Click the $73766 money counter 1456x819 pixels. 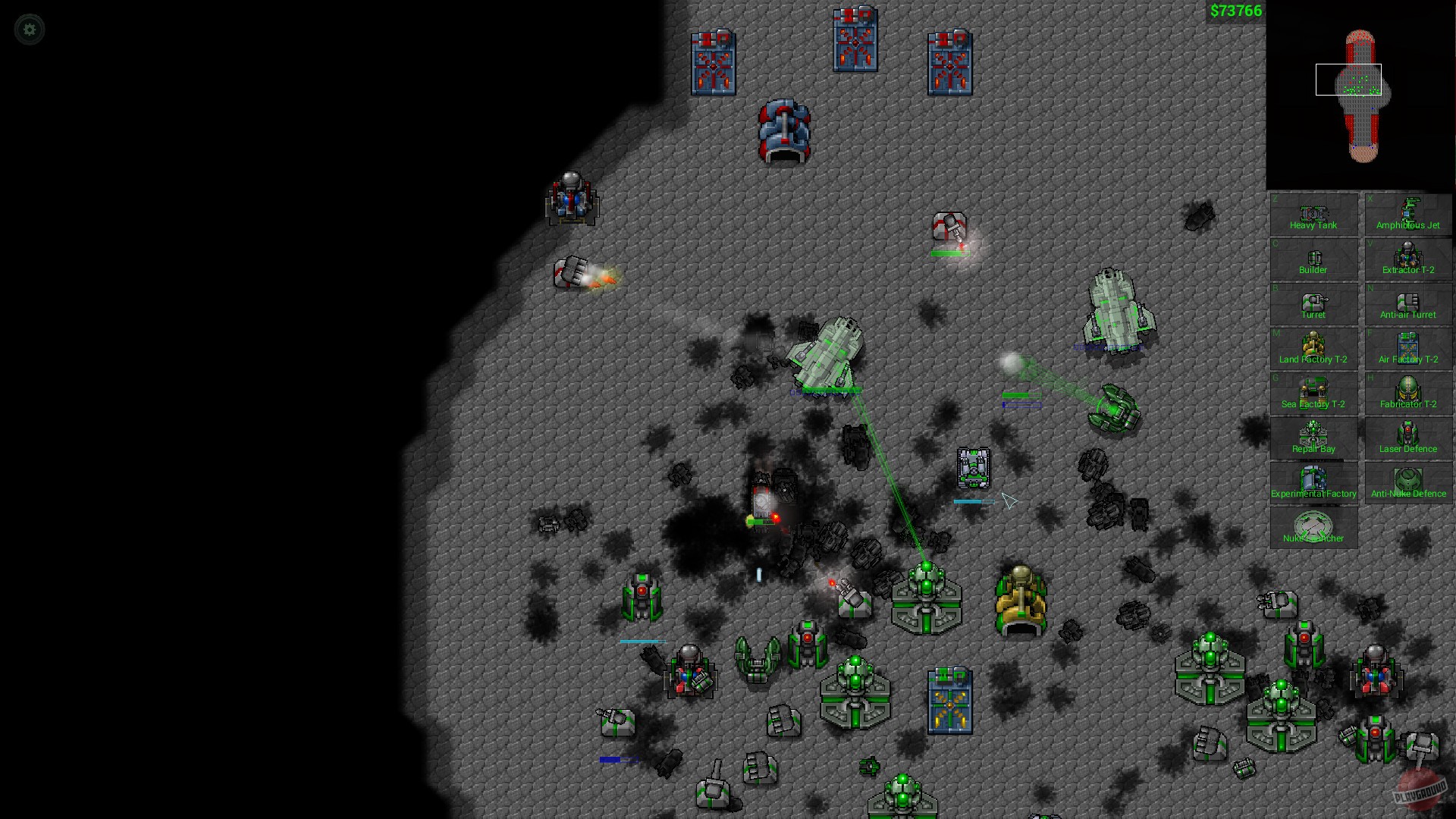1235,11
